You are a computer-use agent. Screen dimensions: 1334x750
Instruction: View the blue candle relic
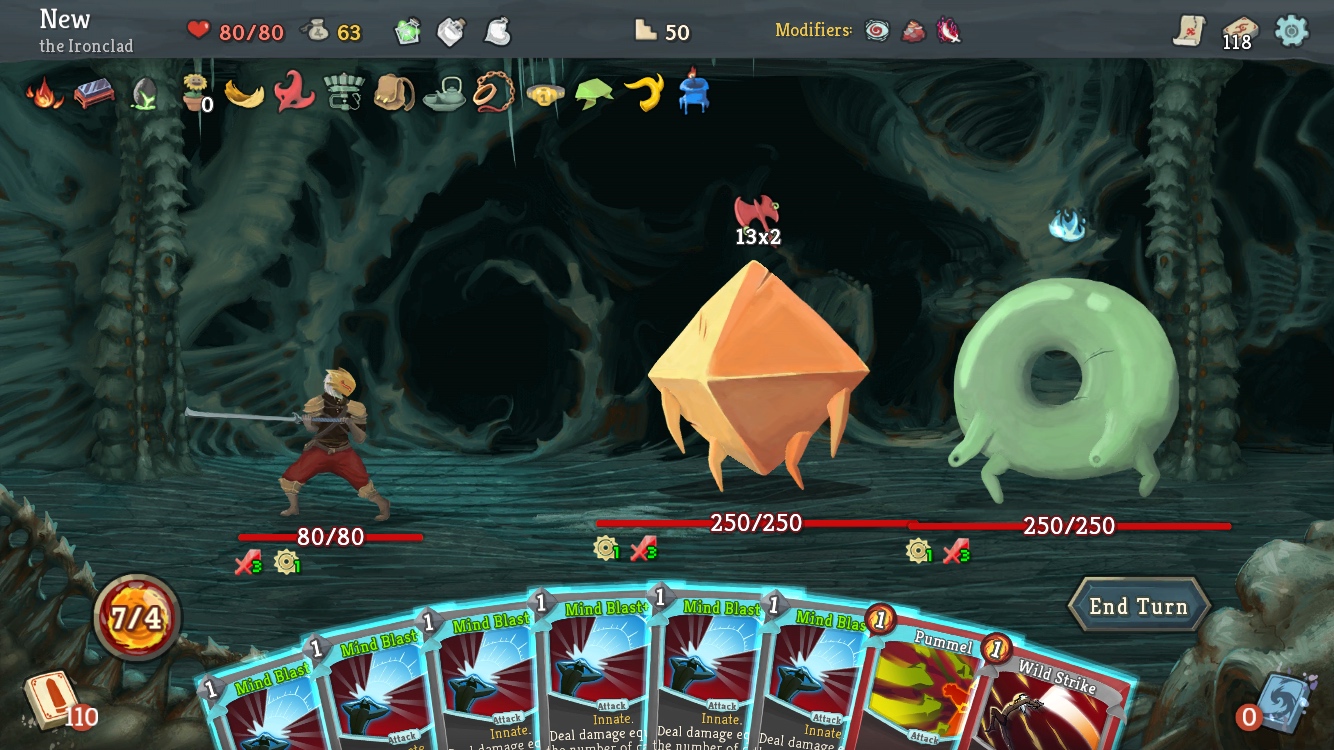pos(694,92)
